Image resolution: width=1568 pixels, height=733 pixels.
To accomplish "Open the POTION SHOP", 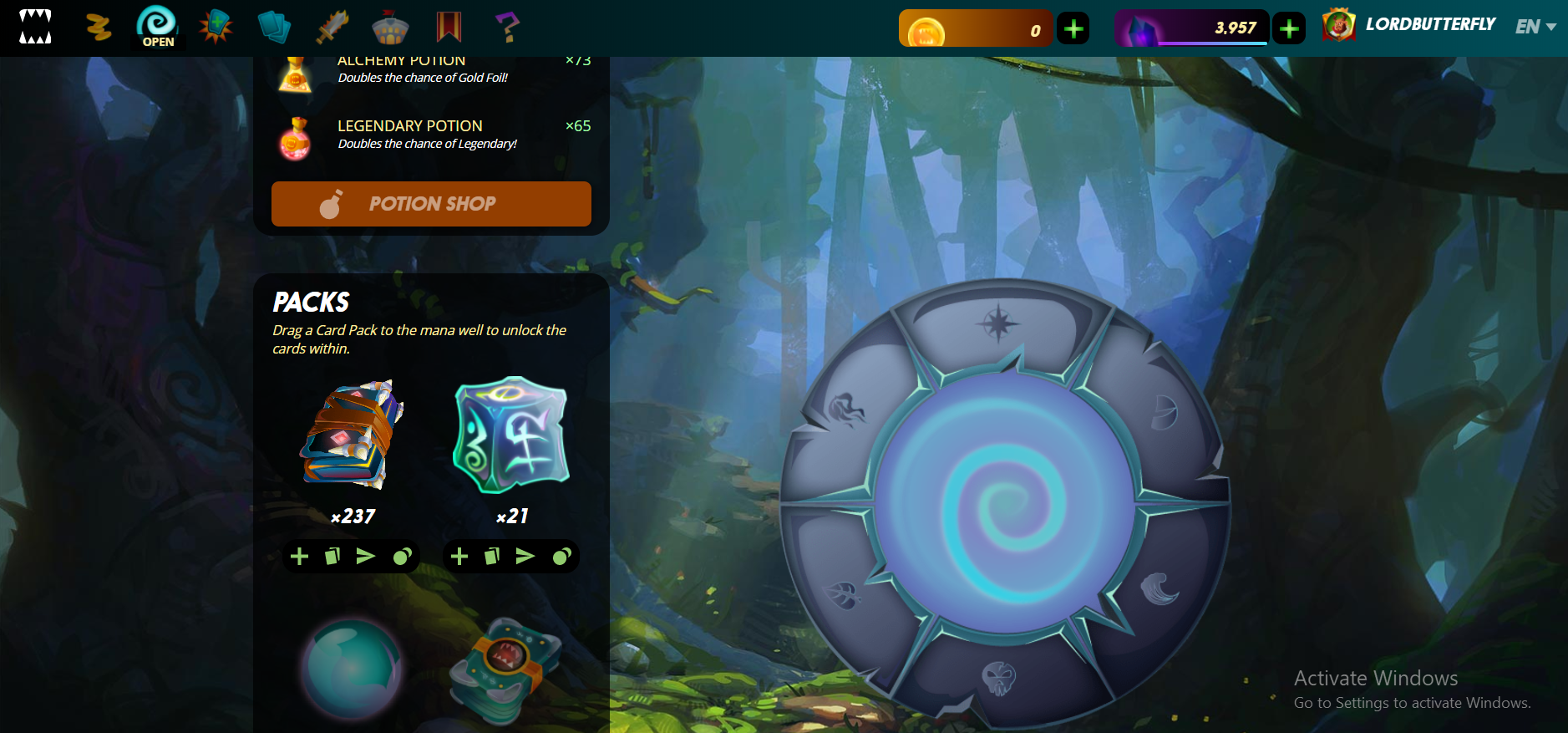I will 431,203.
